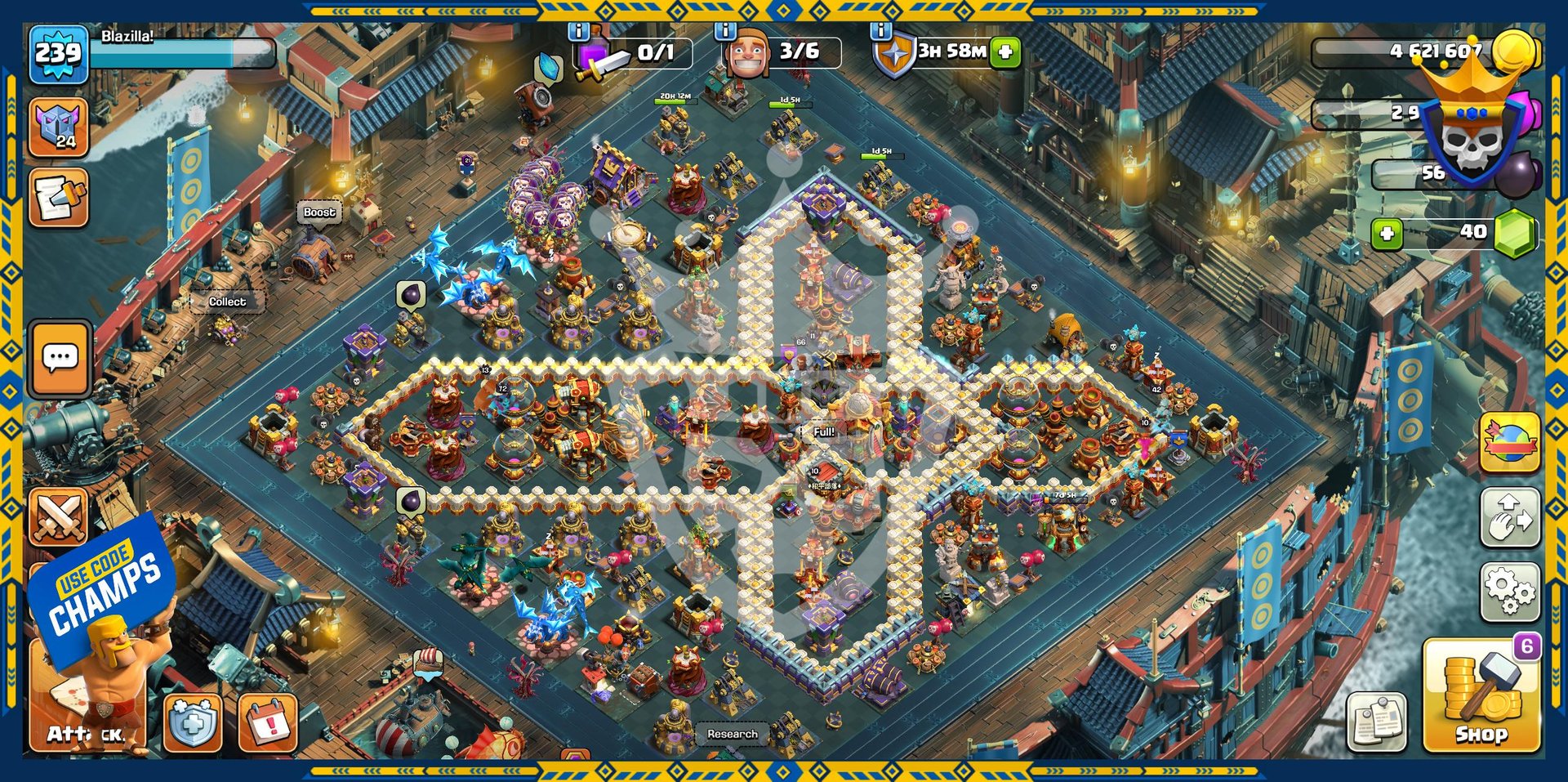
Task: Open the Shop menu
Action: (x=1480, y=697)
